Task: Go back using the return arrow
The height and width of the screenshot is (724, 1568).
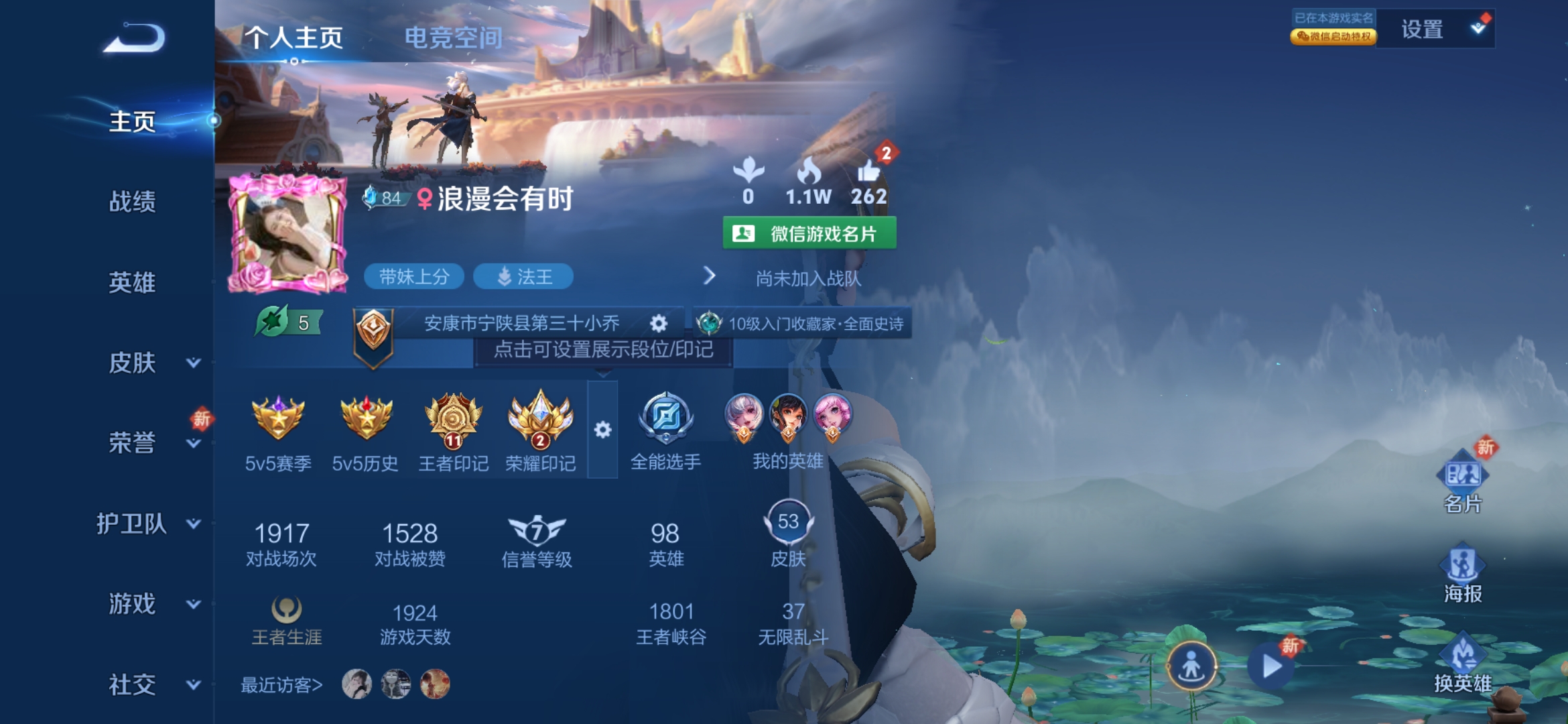Action: click(x=135, y=38)
